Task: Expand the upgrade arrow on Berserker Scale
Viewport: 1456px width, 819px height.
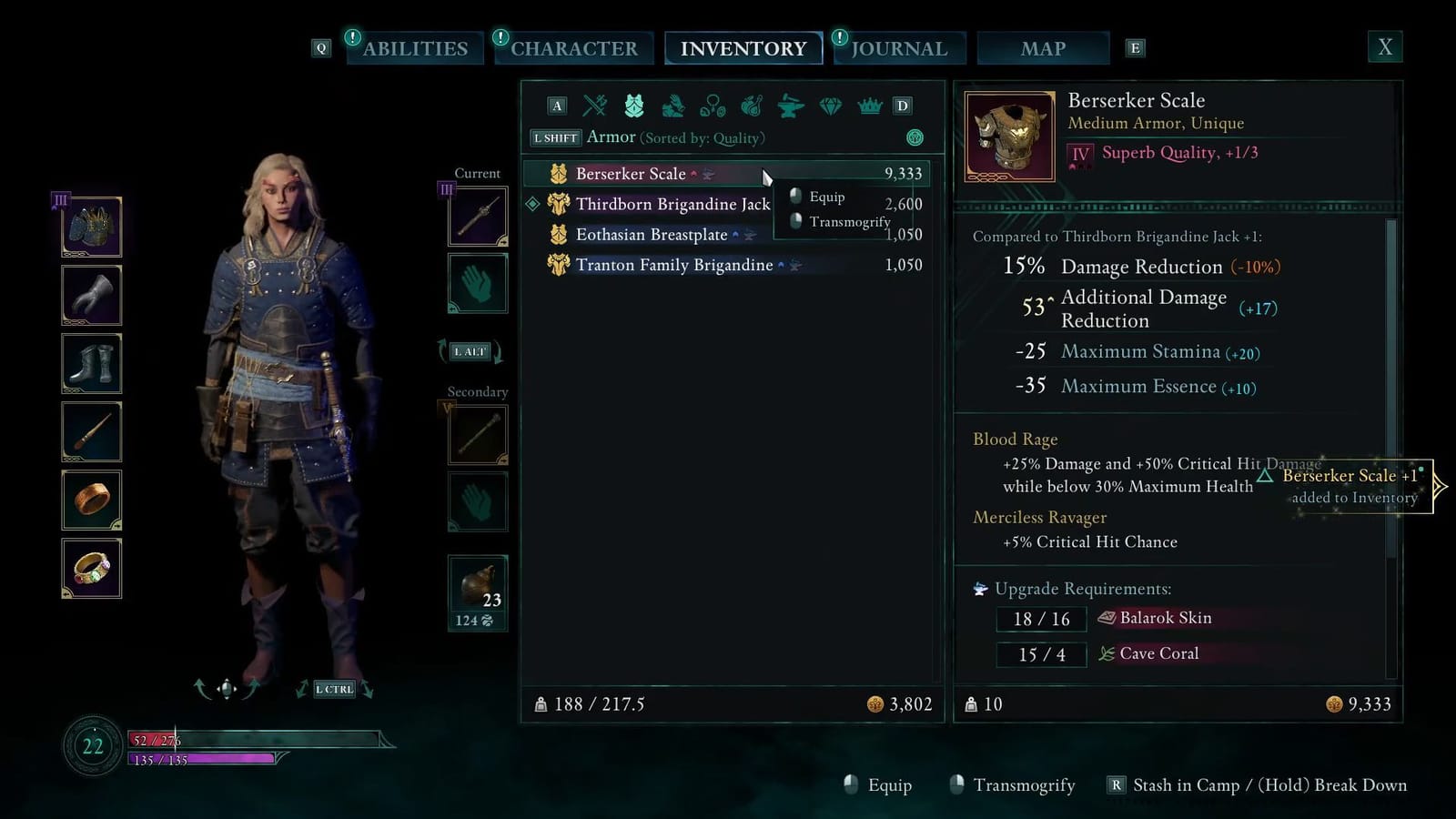Action: point(693,172)
